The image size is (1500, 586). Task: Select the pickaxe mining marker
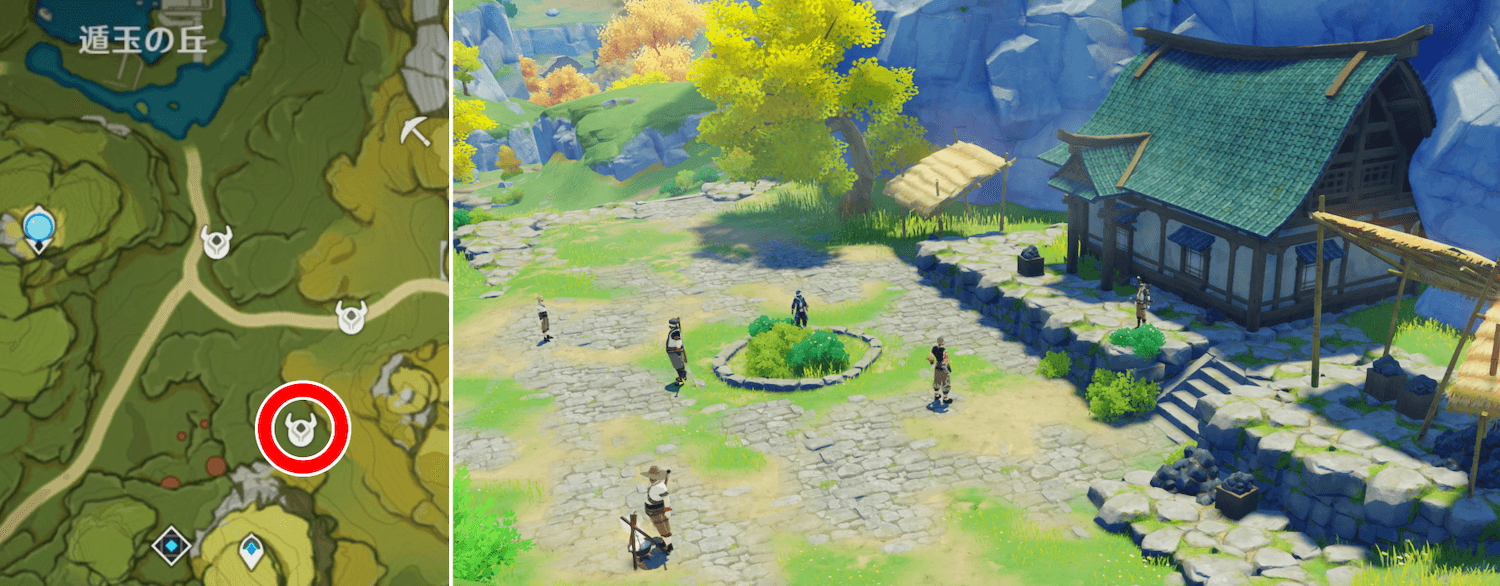click(x=416, y=130)
